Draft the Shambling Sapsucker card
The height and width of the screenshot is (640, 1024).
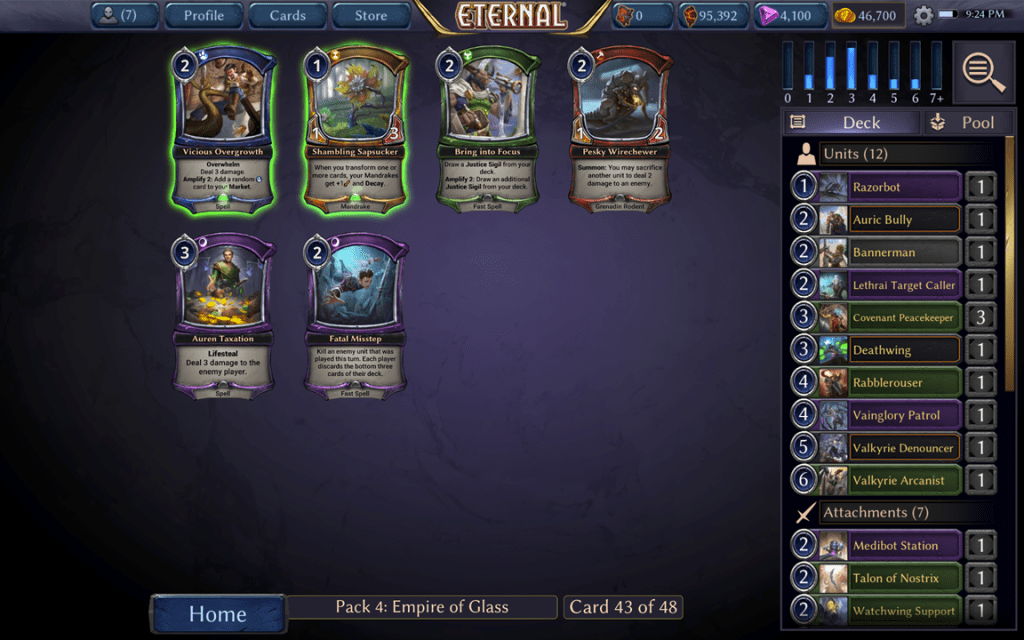[x=356, y=130]
